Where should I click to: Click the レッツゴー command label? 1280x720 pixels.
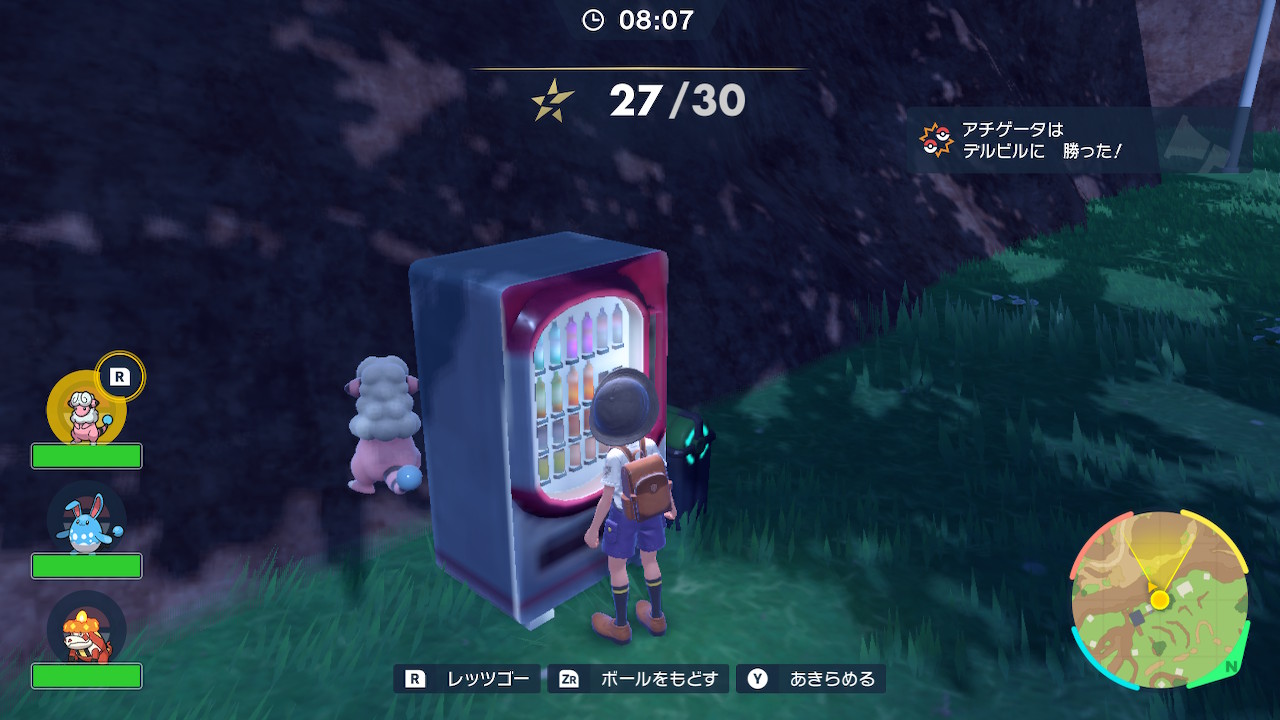pyautogui.click(x=490, y=678)
